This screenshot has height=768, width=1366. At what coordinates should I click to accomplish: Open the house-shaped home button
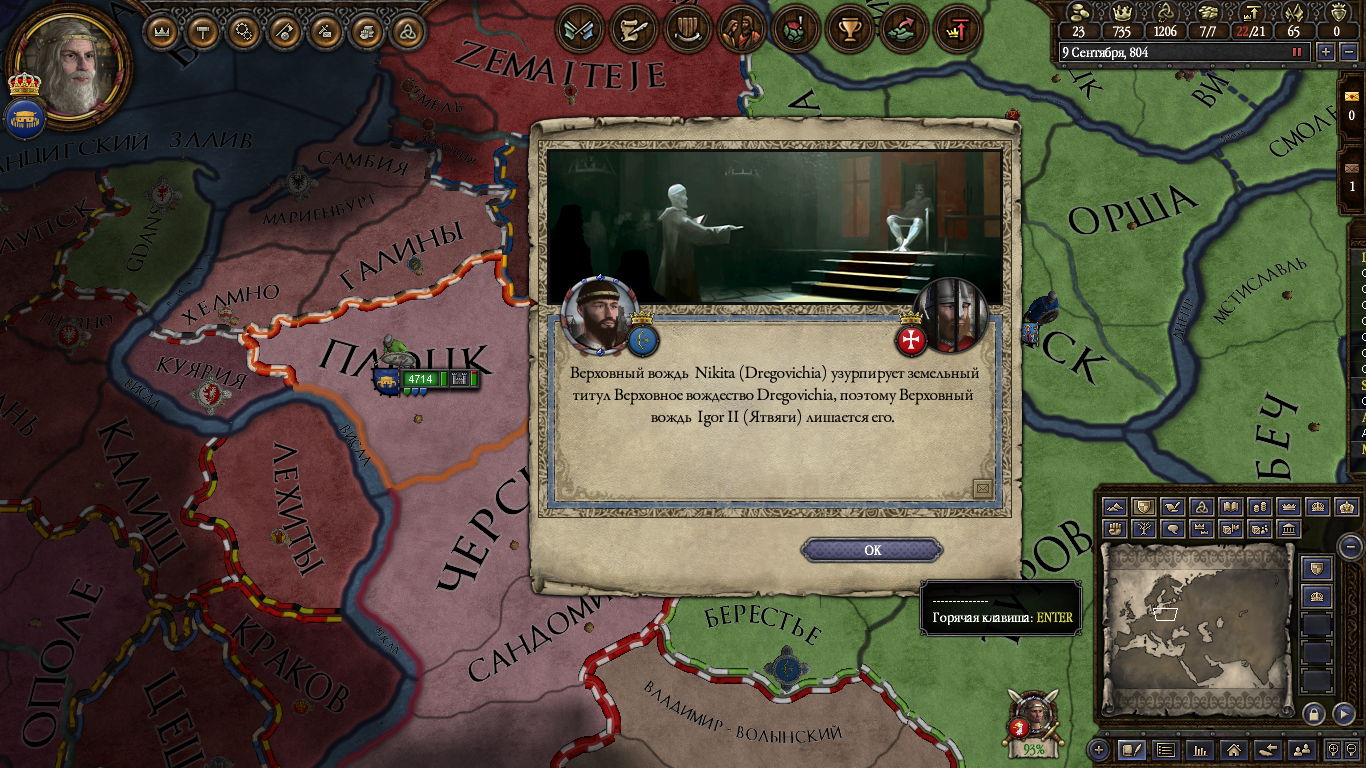1234,749
